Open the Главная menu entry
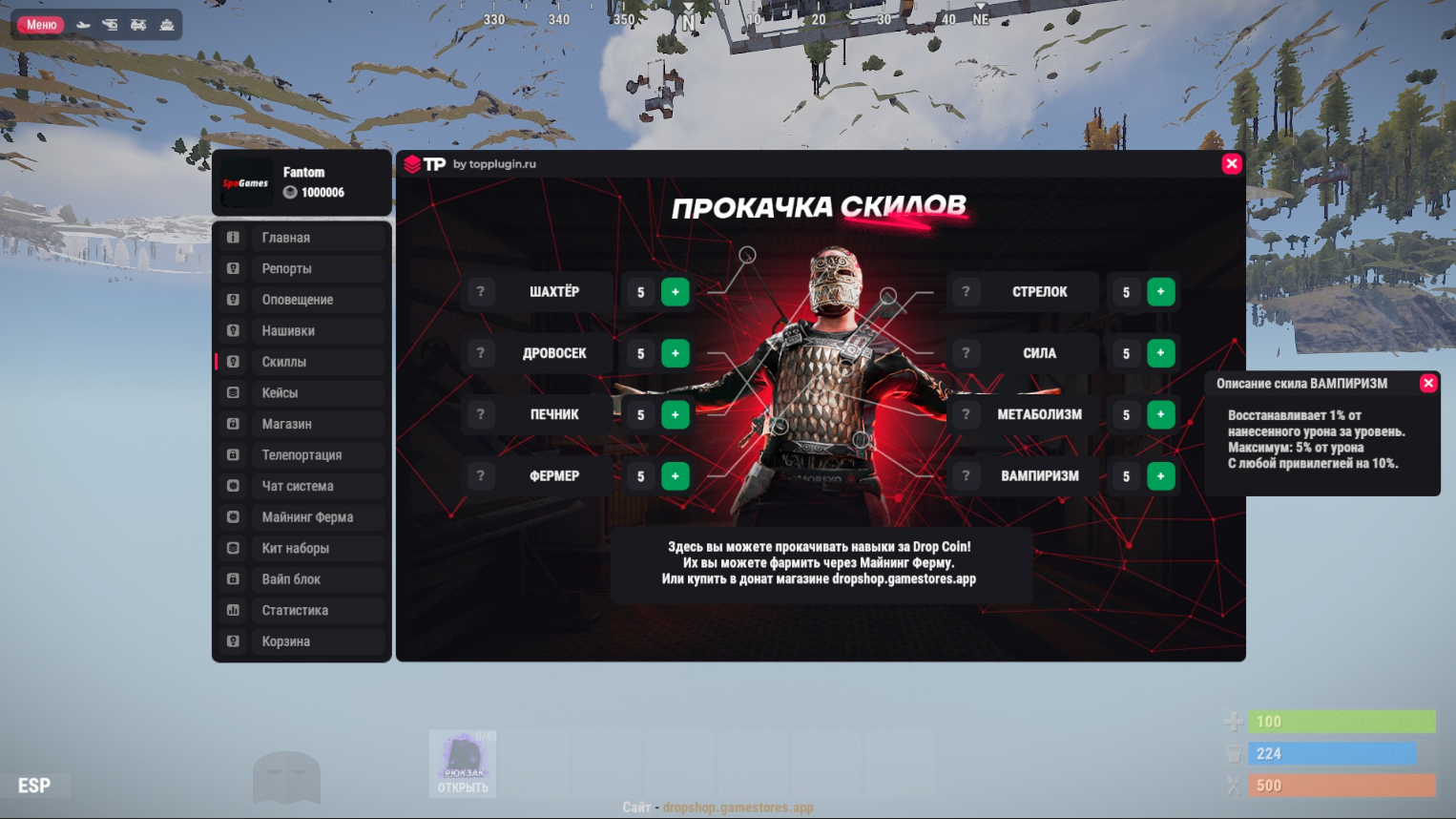This screenshot has height=819, width=1456. click(x=302, y=238)
